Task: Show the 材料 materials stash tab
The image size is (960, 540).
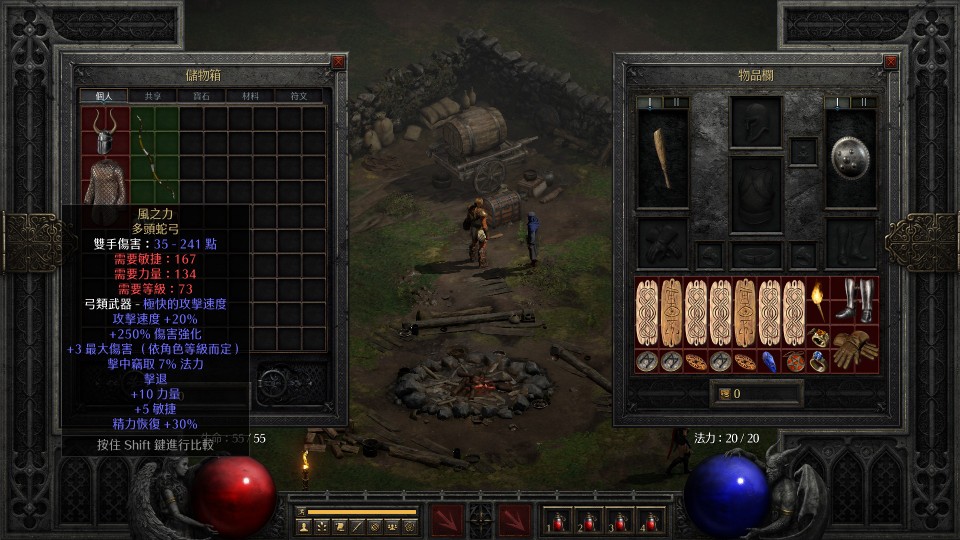Action: (x=250, y=96)
